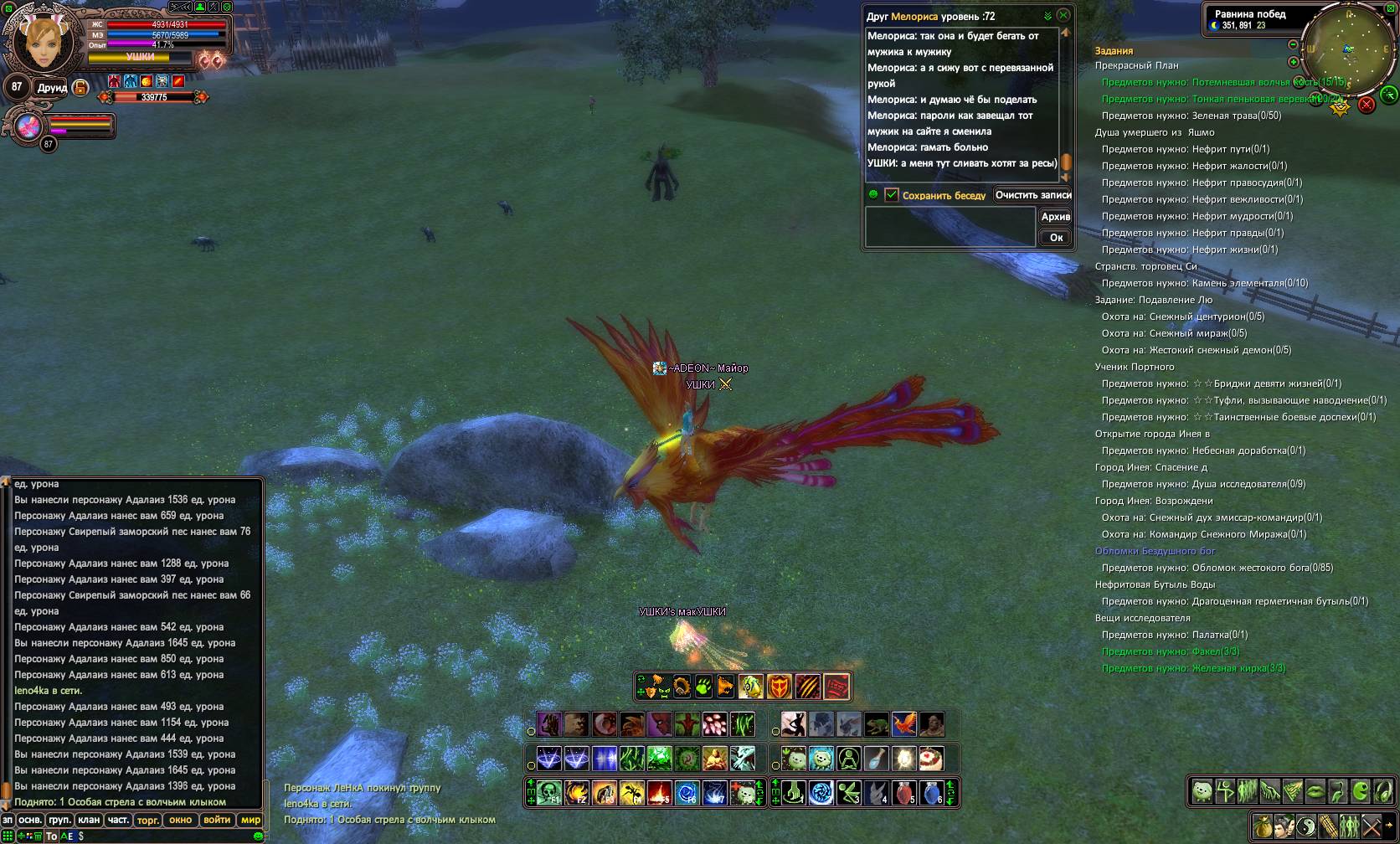Image resolution: width=1400 pixels, height=844 pixels.
Task: Switch to the торг. chat tab
Action: point(148,821)
